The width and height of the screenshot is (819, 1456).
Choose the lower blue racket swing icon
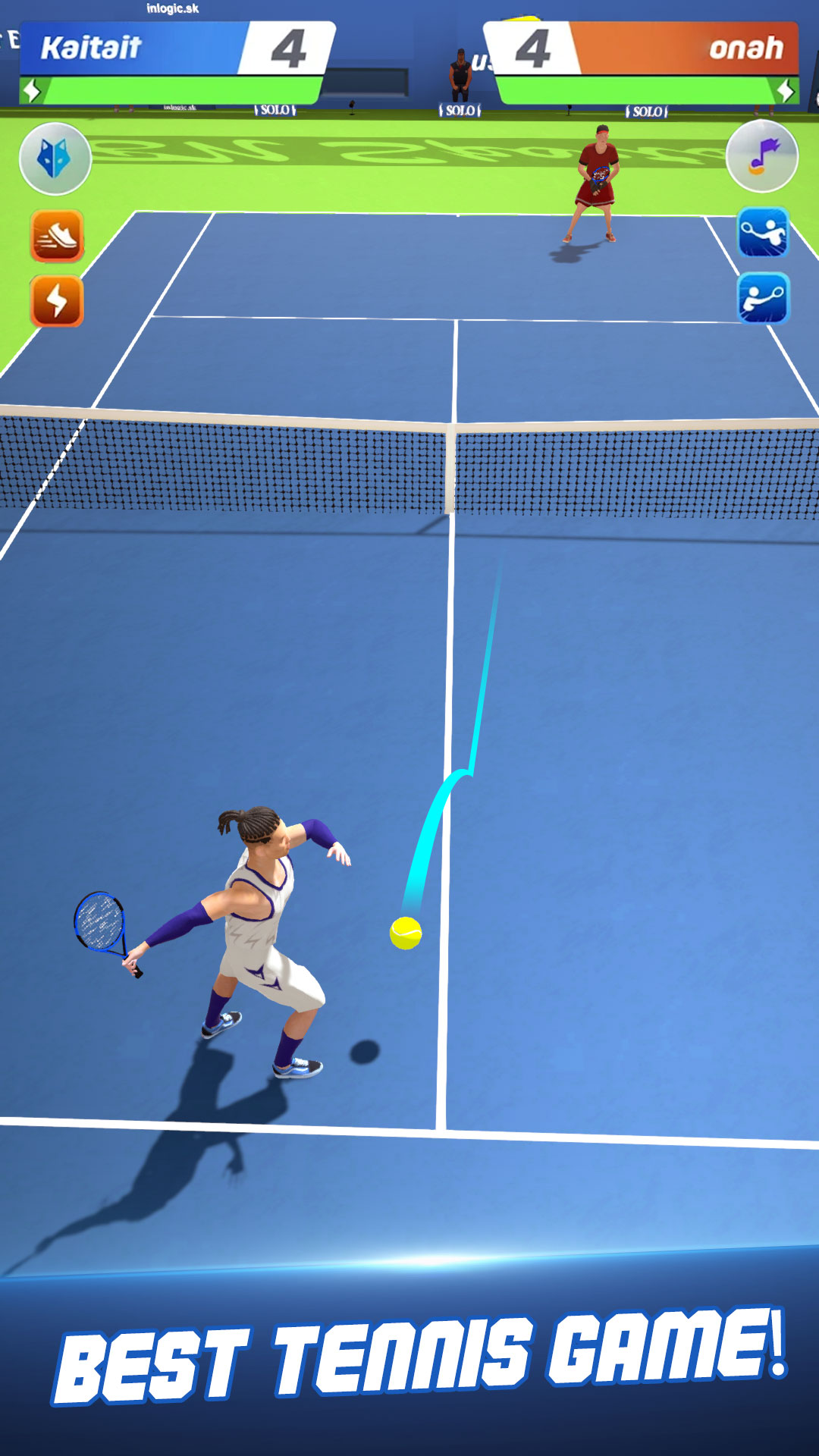click(x=763, y=299)
